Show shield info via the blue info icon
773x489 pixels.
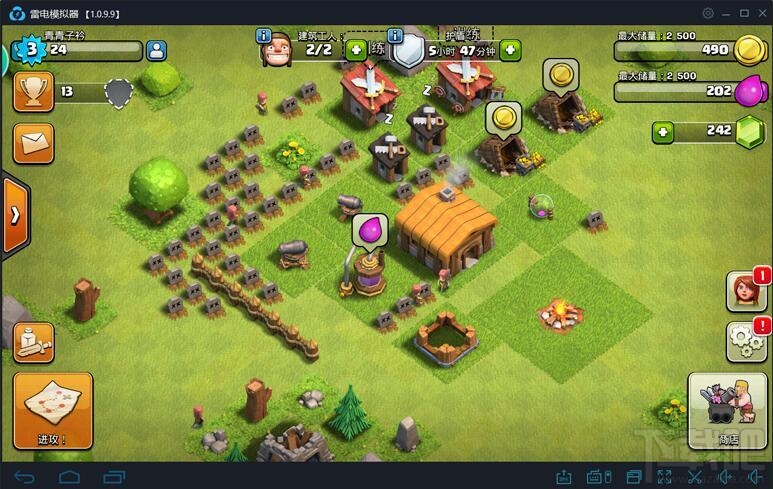point(395,36)
